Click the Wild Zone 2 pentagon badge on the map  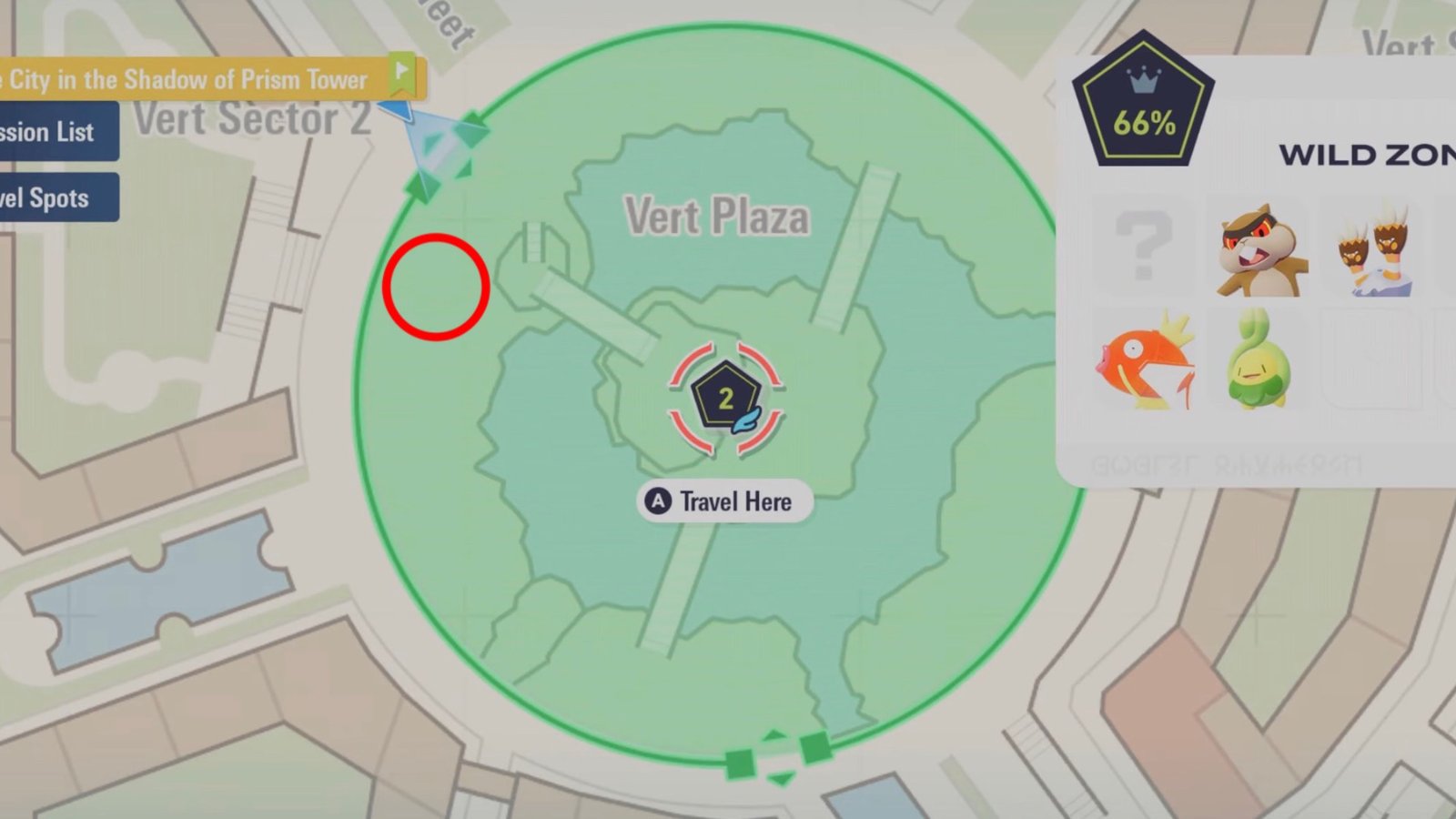pos(725,395)
